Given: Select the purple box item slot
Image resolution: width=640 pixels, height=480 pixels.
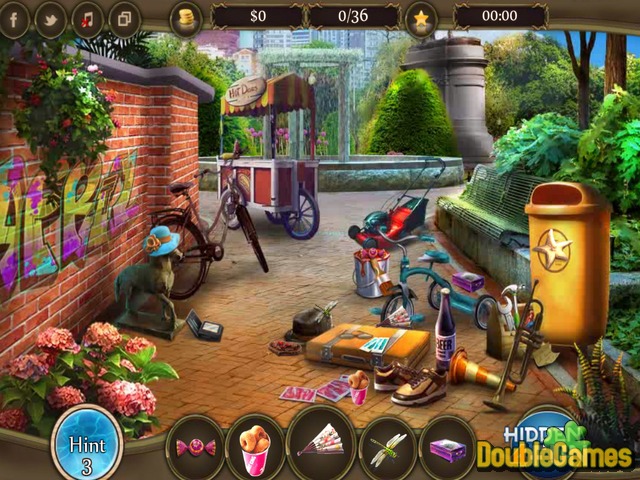Looking at the screenshot, I should tap(446, 444).
